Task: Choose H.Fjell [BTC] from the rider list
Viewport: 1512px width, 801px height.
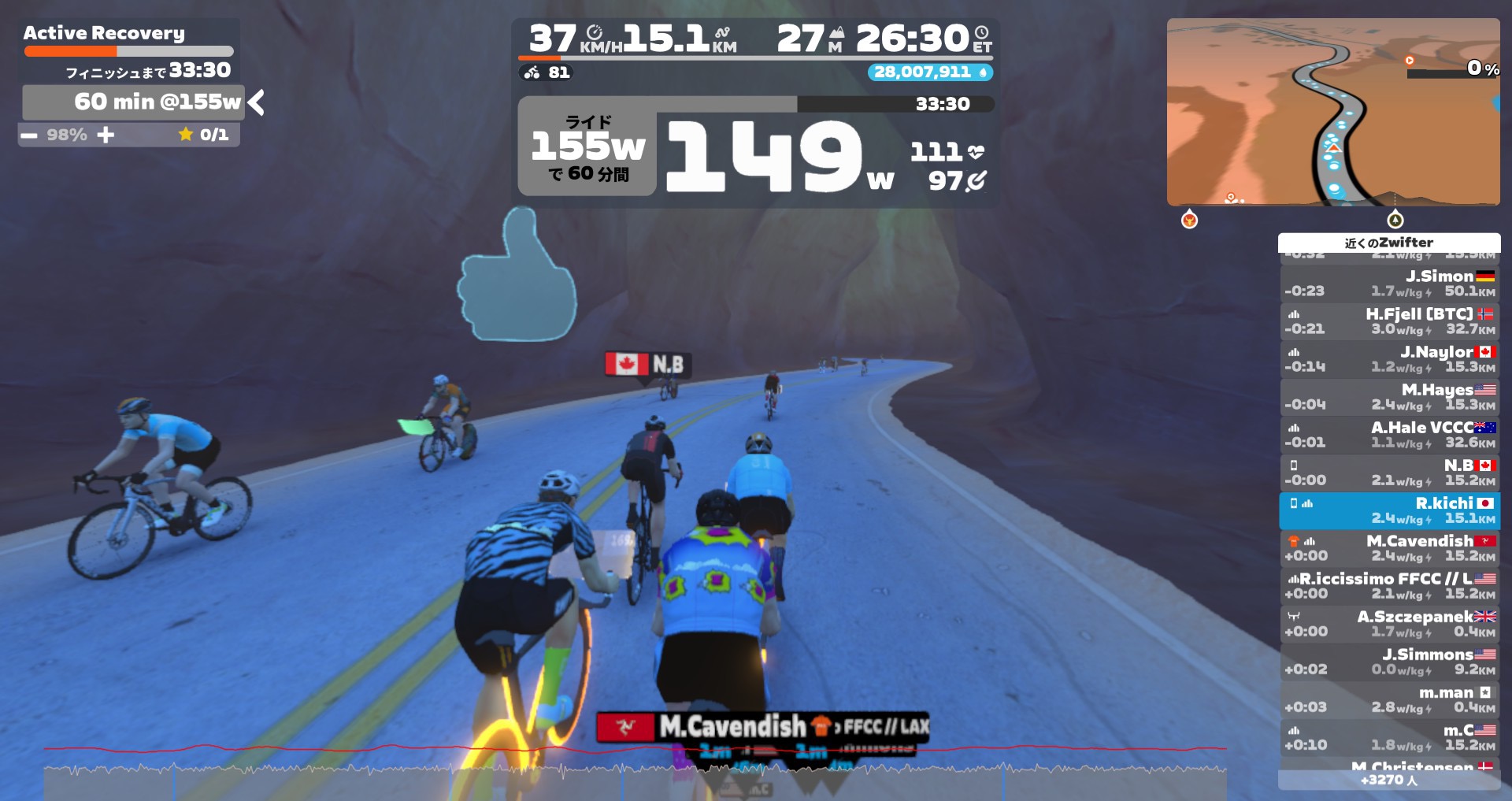Action: tap(1389, 321)
